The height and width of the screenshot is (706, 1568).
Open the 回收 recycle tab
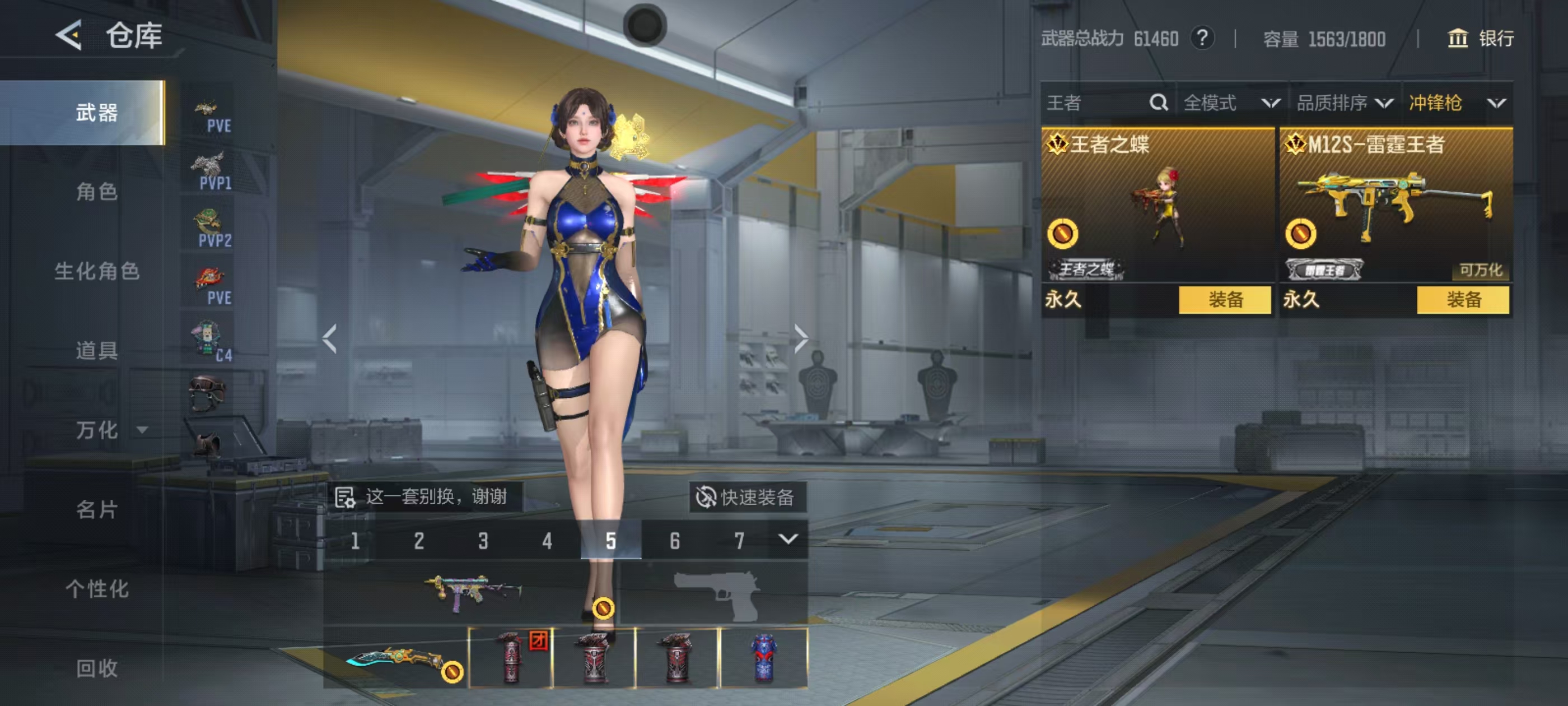click(x=96, y=668)
